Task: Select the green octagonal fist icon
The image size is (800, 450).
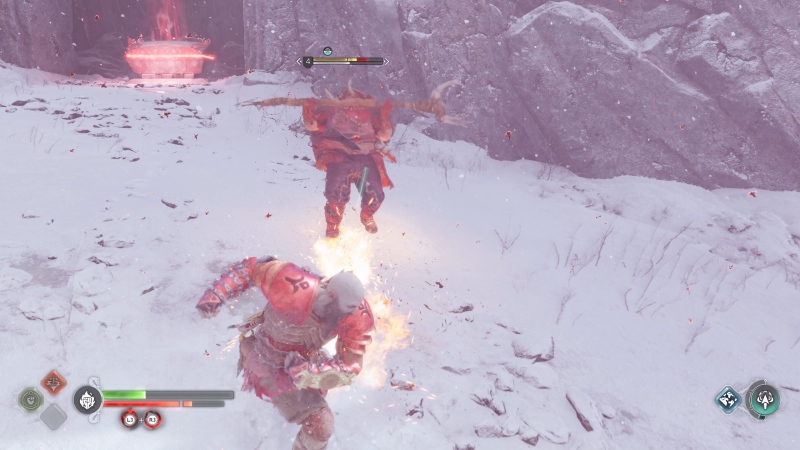Action: point(31,399)
